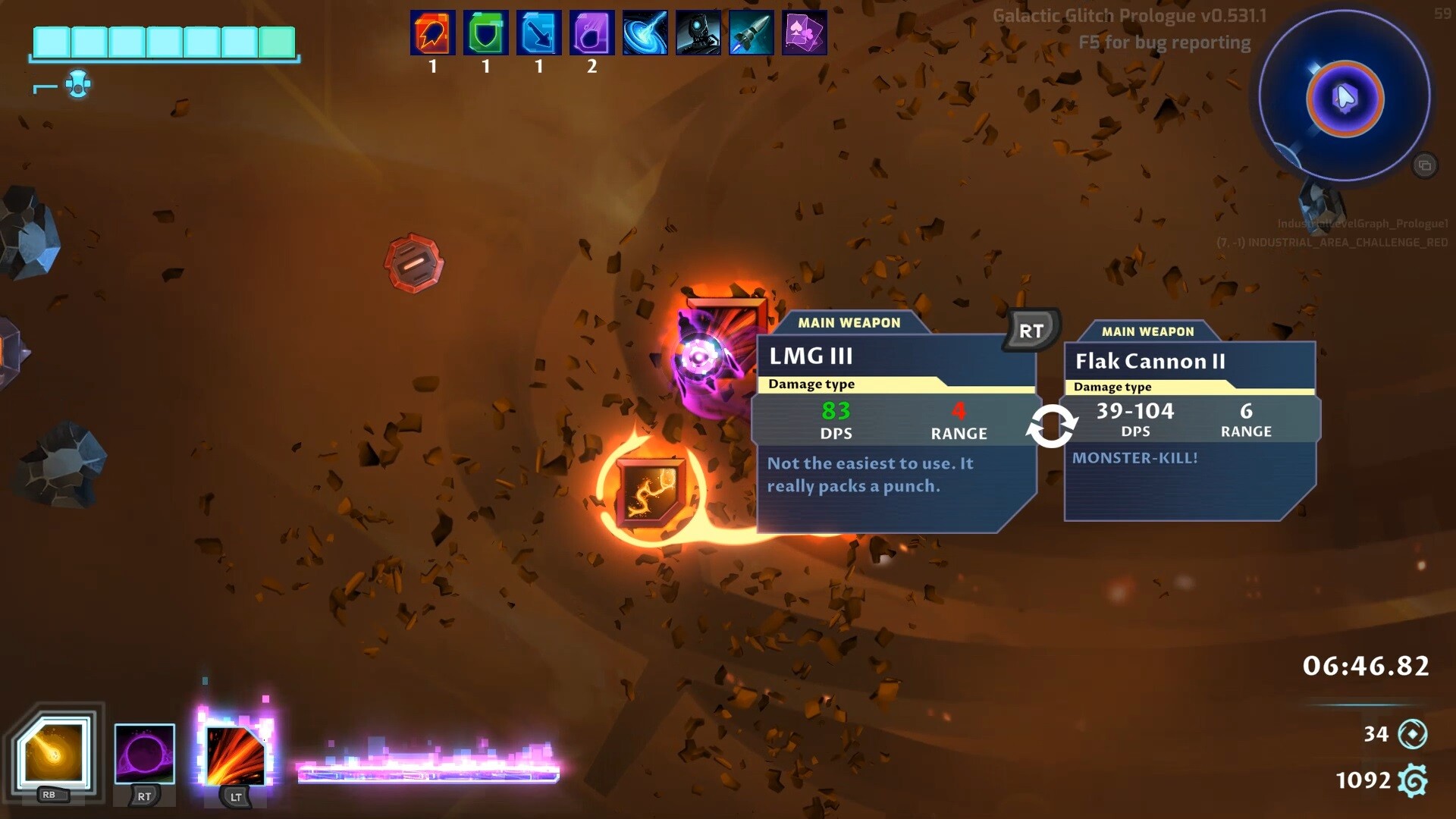The width and height of the screenshot is (1456, 819).
Task: Select the green shield upgrade icon
Action: tap(486, 33)
